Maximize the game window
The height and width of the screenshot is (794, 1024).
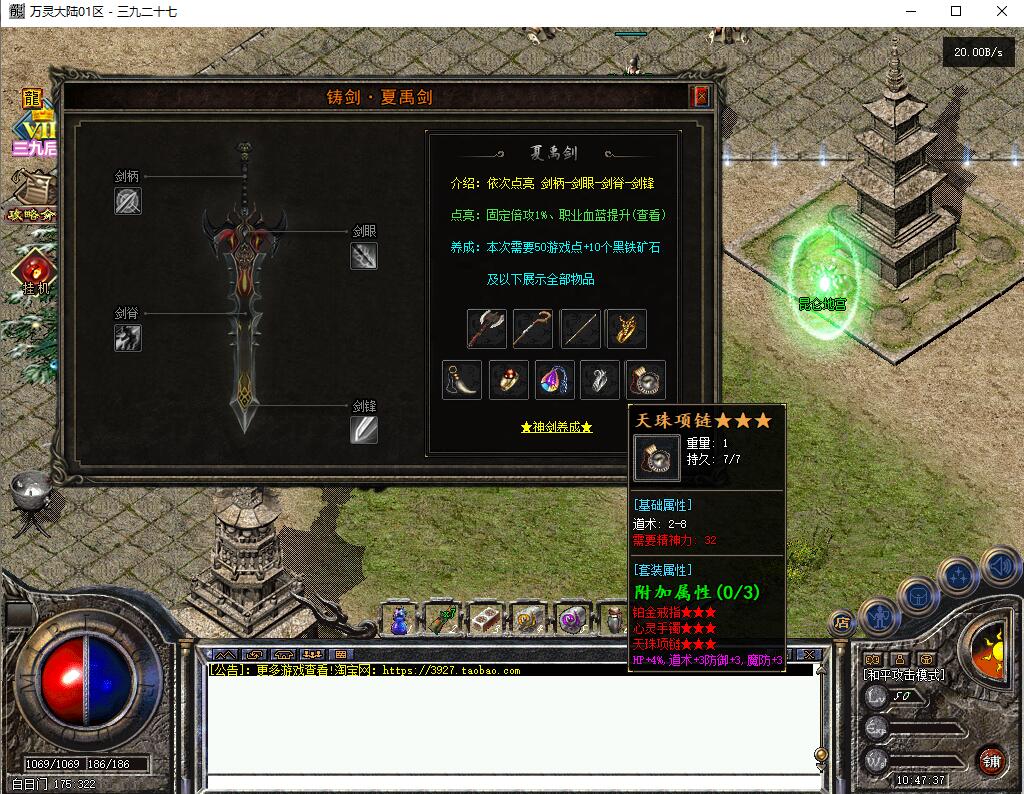point(956,12)
